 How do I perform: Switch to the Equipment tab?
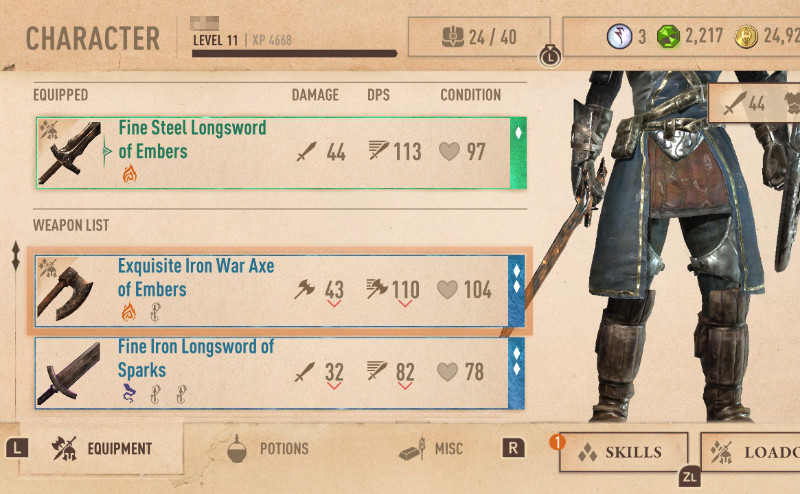click(103, 450)
